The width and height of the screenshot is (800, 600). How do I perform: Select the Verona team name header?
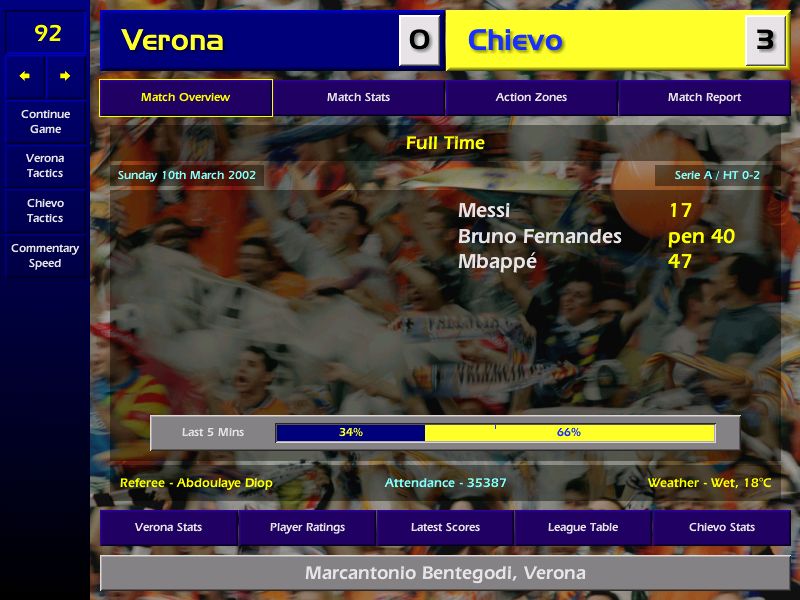point(172,40)
